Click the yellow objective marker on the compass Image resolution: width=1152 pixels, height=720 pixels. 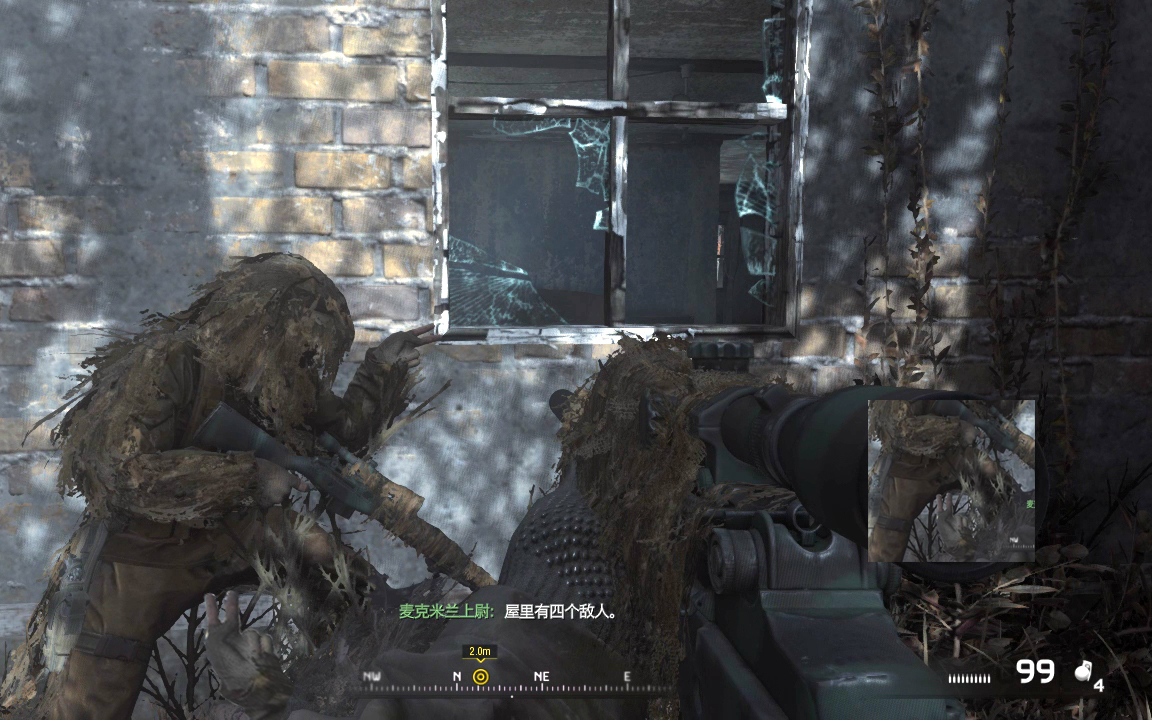pos(480,677)
